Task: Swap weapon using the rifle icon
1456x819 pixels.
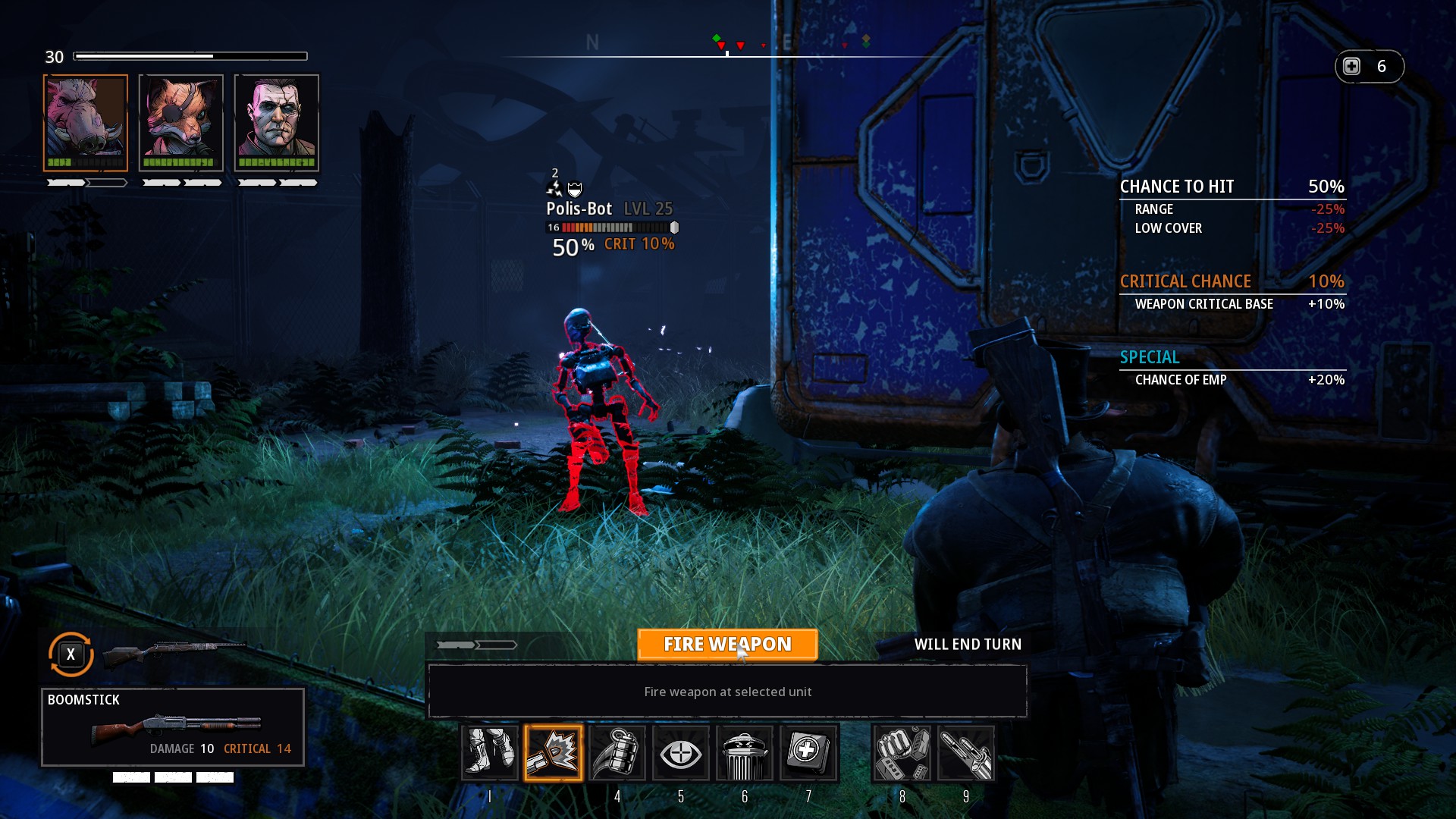Action: pyautogui.click(x=174, y=652)
